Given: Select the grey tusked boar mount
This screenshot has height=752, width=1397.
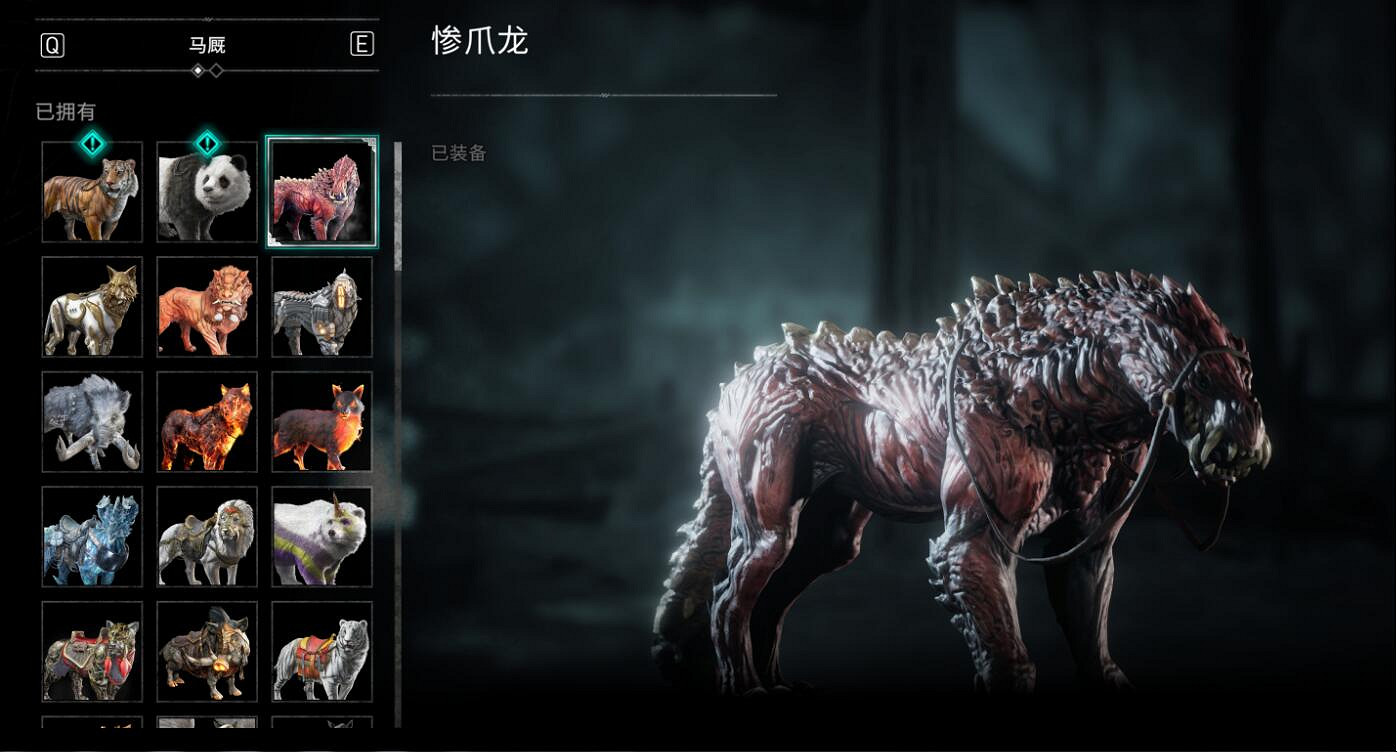Looking at the screenshot, I should click(91, 421).
